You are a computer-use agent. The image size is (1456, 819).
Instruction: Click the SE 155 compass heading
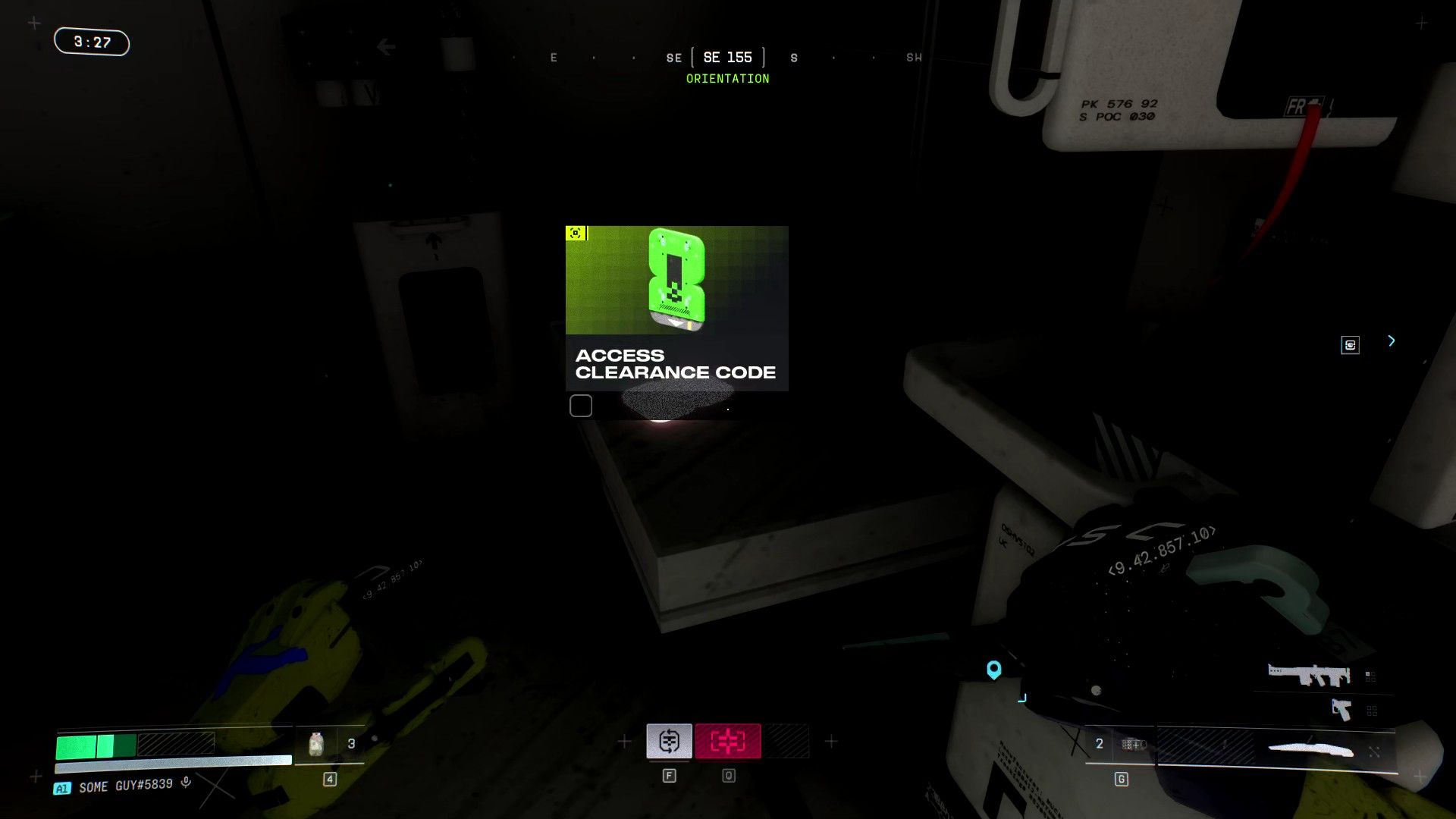coord(727,58)
